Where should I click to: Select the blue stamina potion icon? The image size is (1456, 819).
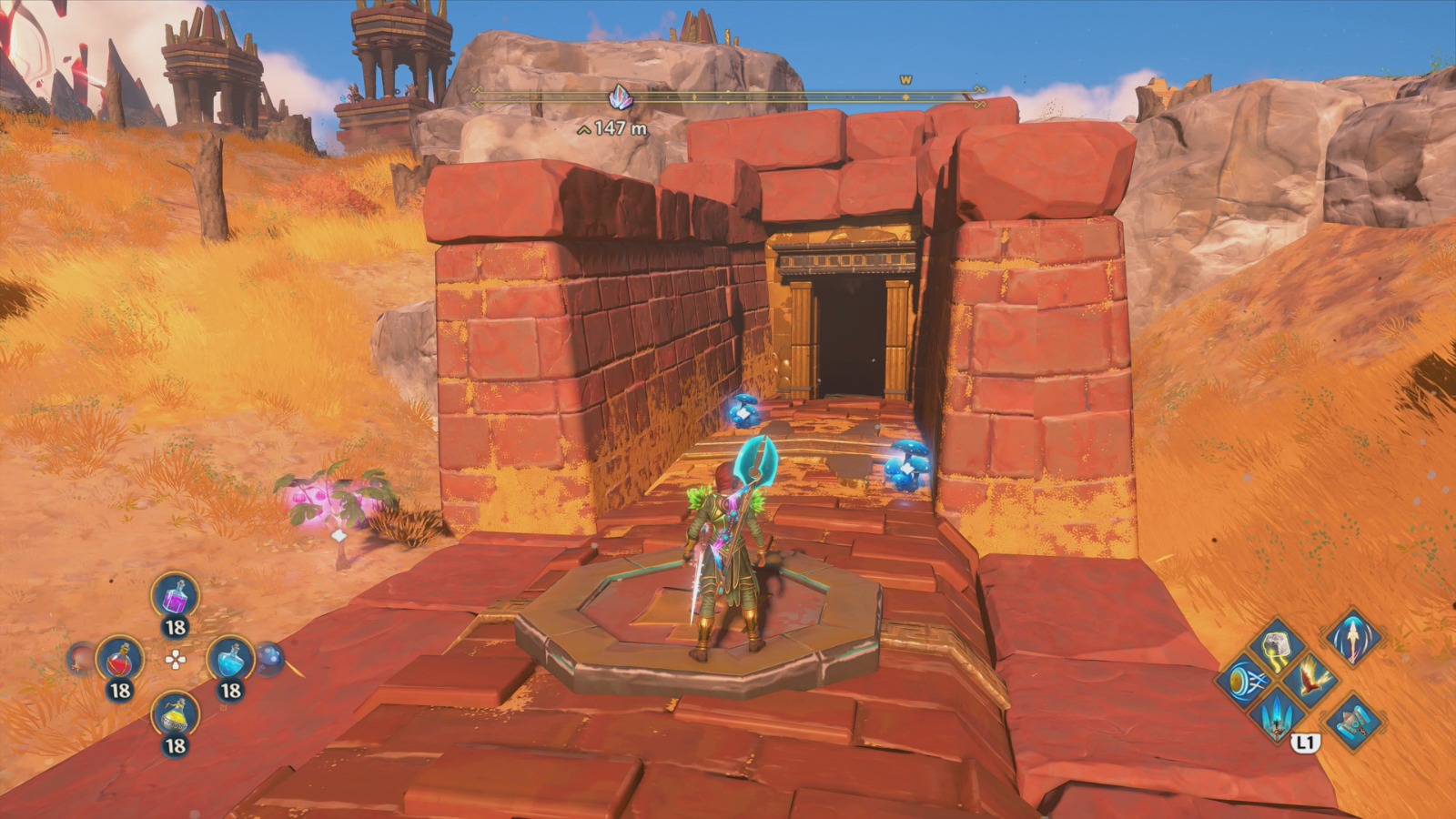(x=230, y=661)
